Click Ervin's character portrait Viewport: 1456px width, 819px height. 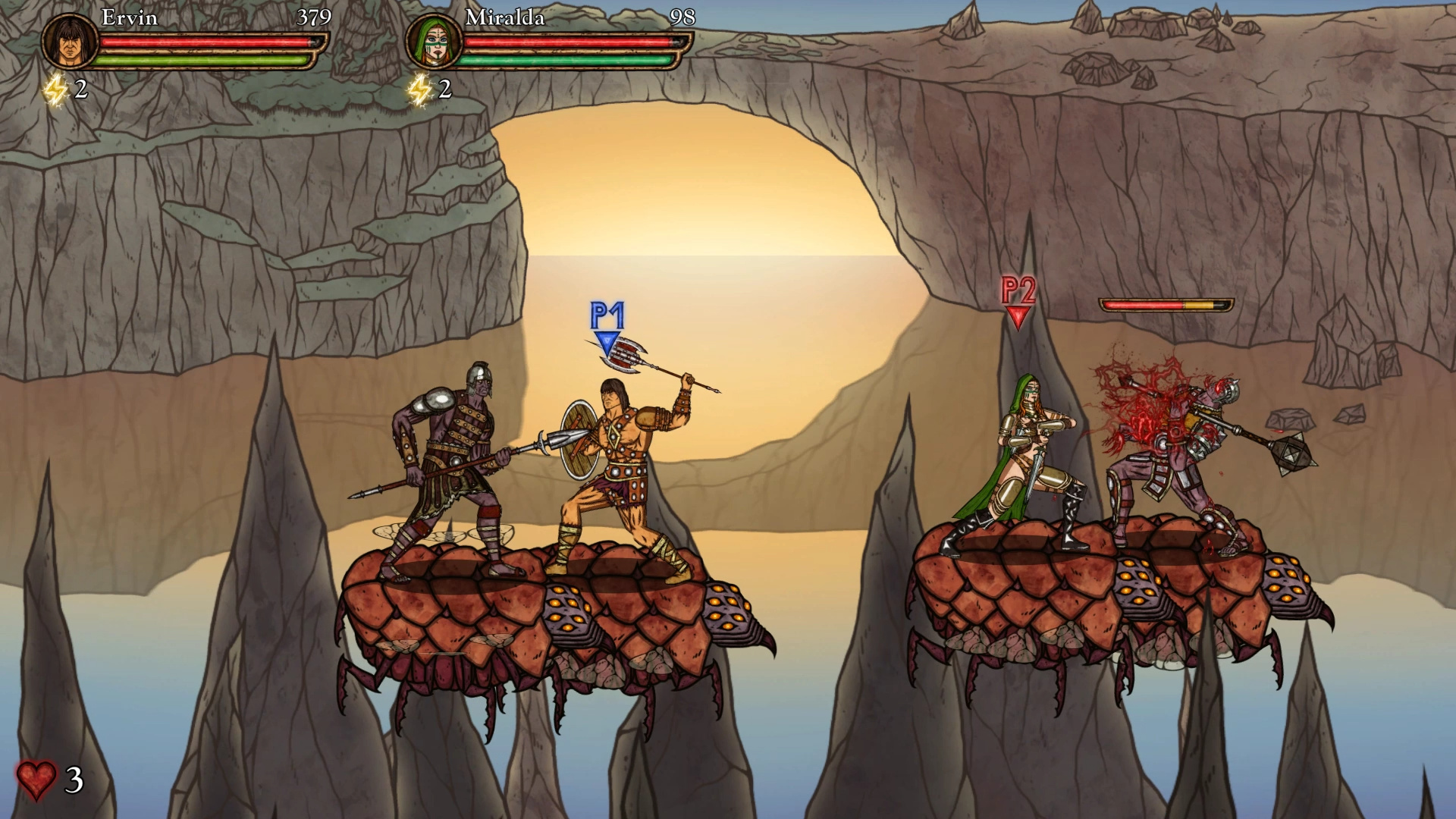tap(69, 42)
